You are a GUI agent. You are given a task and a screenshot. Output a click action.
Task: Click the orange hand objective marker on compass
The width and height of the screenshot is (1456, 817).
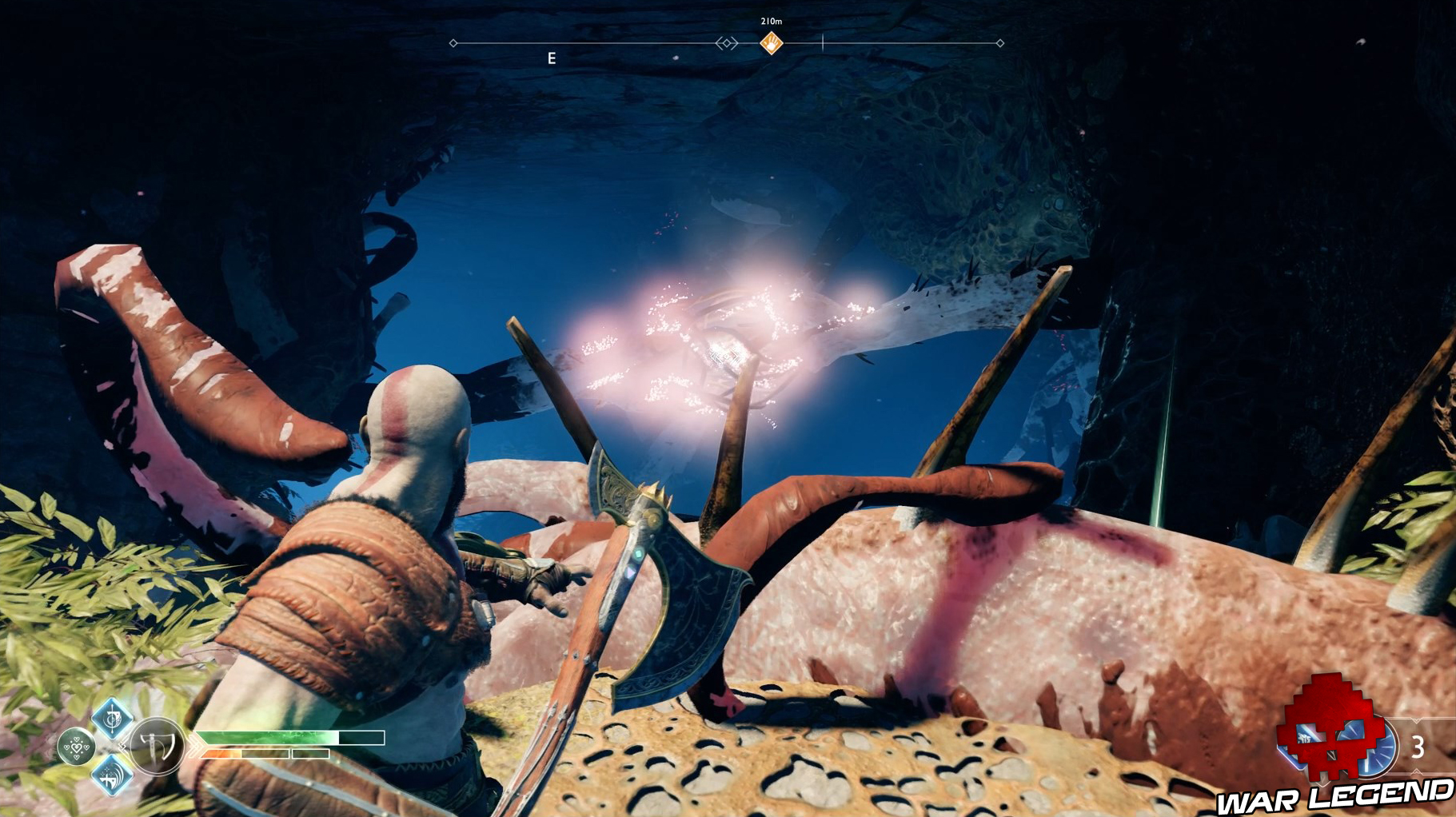(x=771, y=43)
